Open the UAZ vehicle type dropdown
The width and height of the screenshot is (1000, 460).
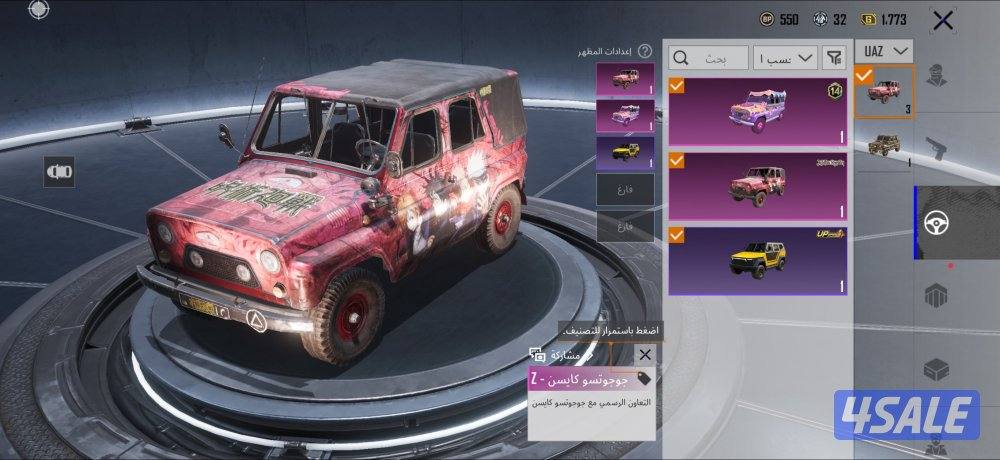884,51
